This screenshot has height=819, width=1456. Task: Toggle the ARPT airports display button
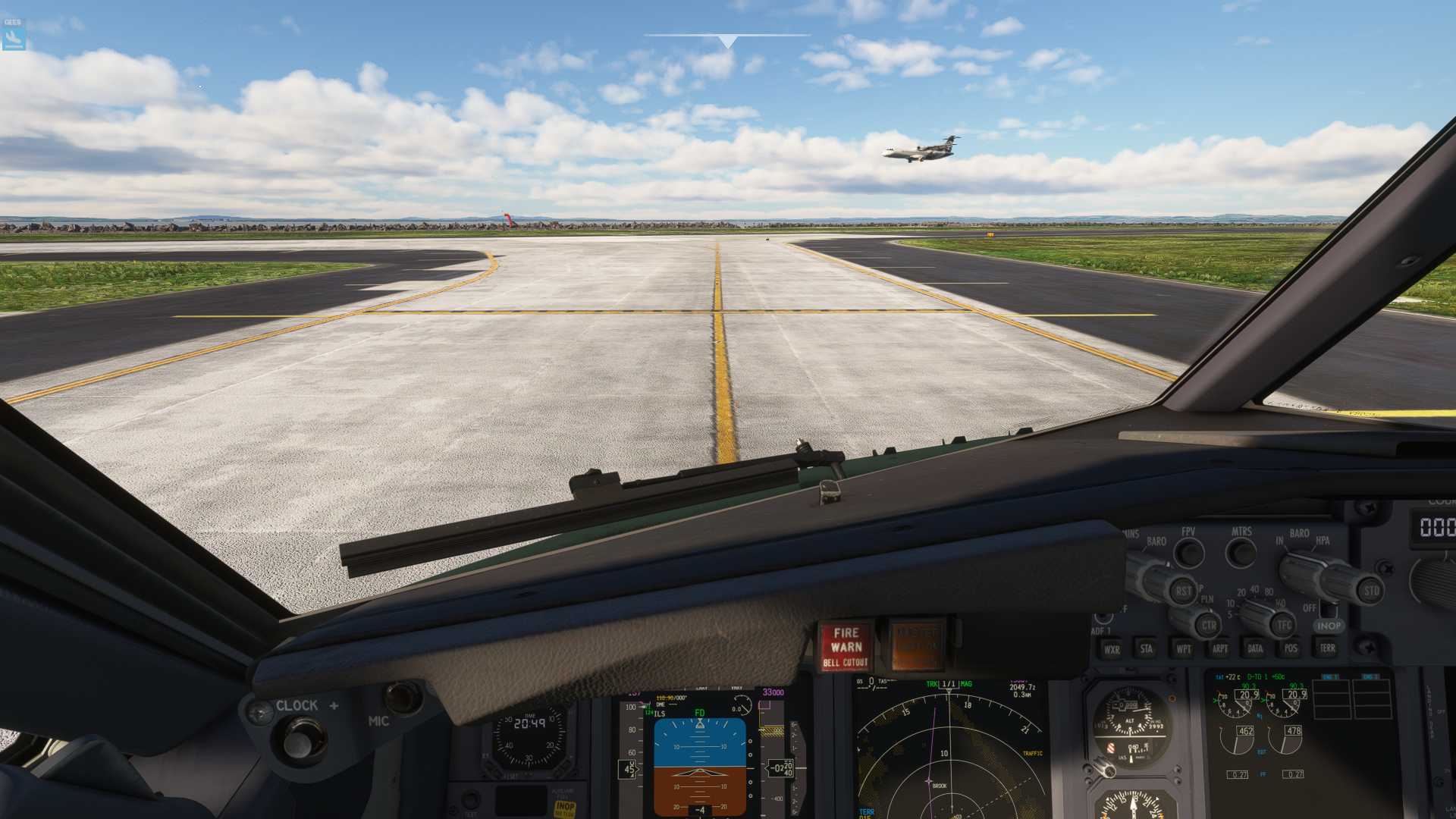(1219, 649)
